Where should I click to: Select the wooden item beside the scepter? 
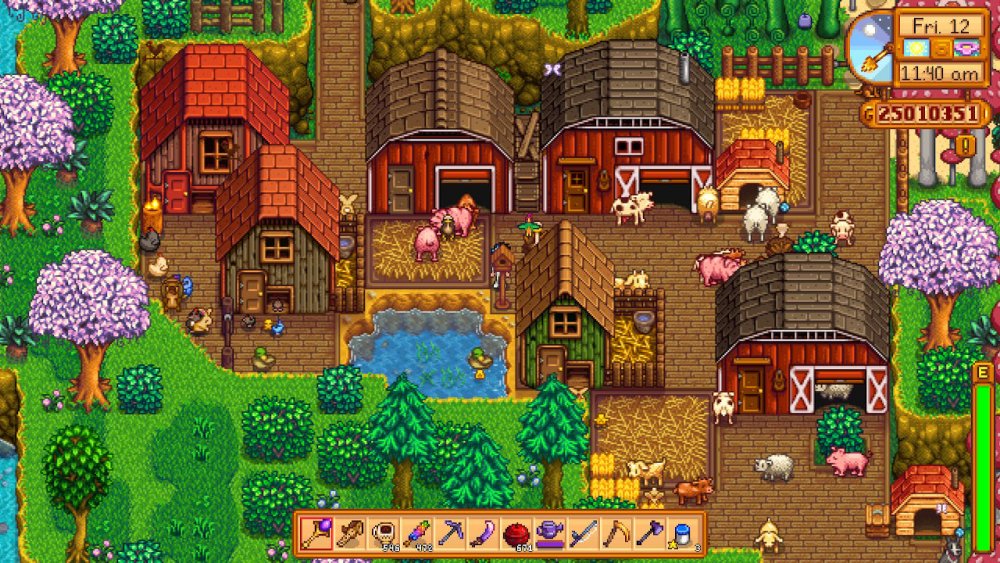pos(348,534)
